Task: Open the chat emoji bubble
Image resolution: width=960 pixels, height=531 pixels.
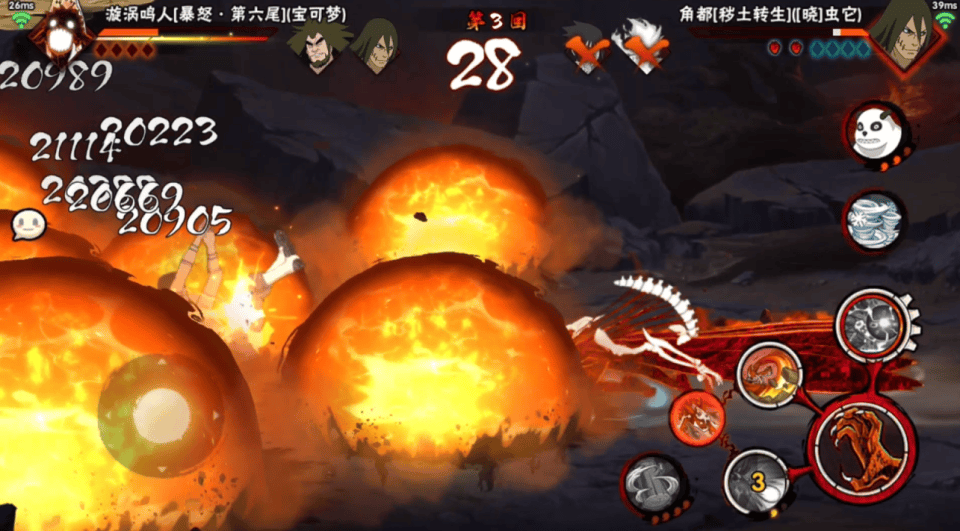Action: coord(30,224)
